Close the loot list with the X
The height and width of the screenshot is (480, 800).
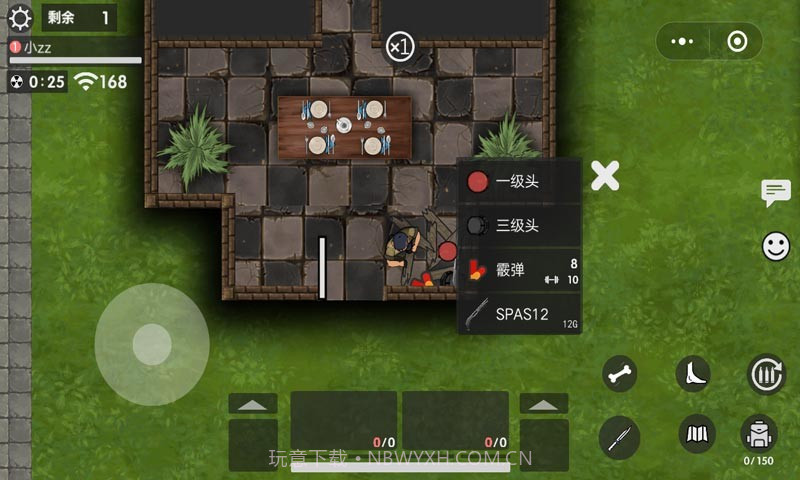point(605,176)
